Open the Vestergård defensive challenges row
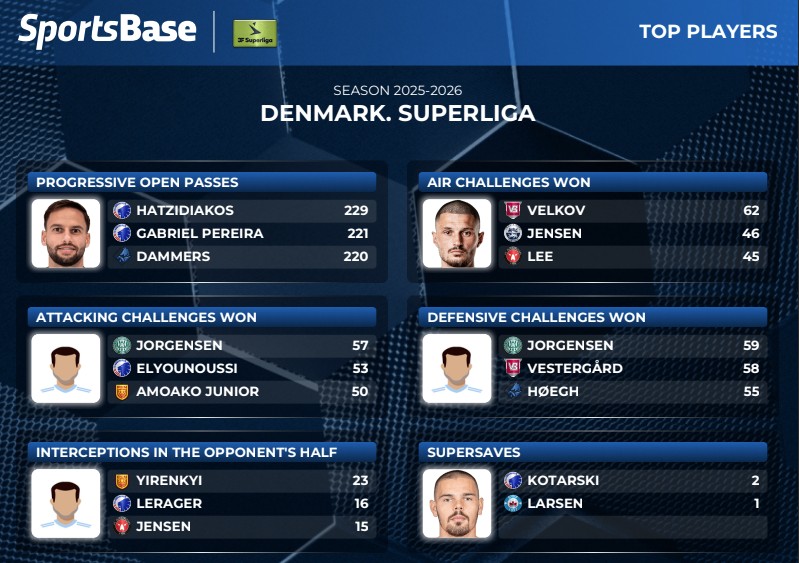The image size is (799, 563). [x=632, y=368]
